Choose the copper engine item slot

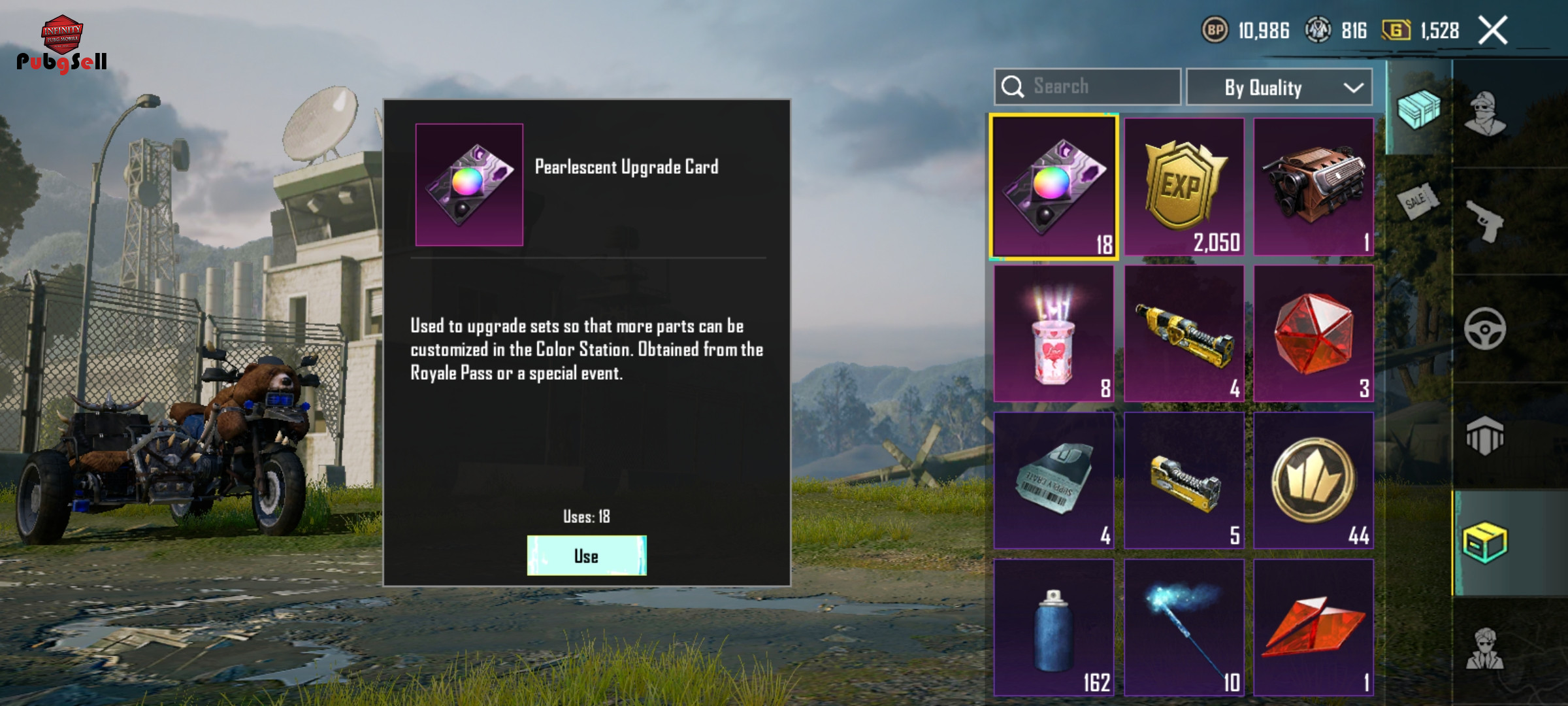pos(1313,187)
